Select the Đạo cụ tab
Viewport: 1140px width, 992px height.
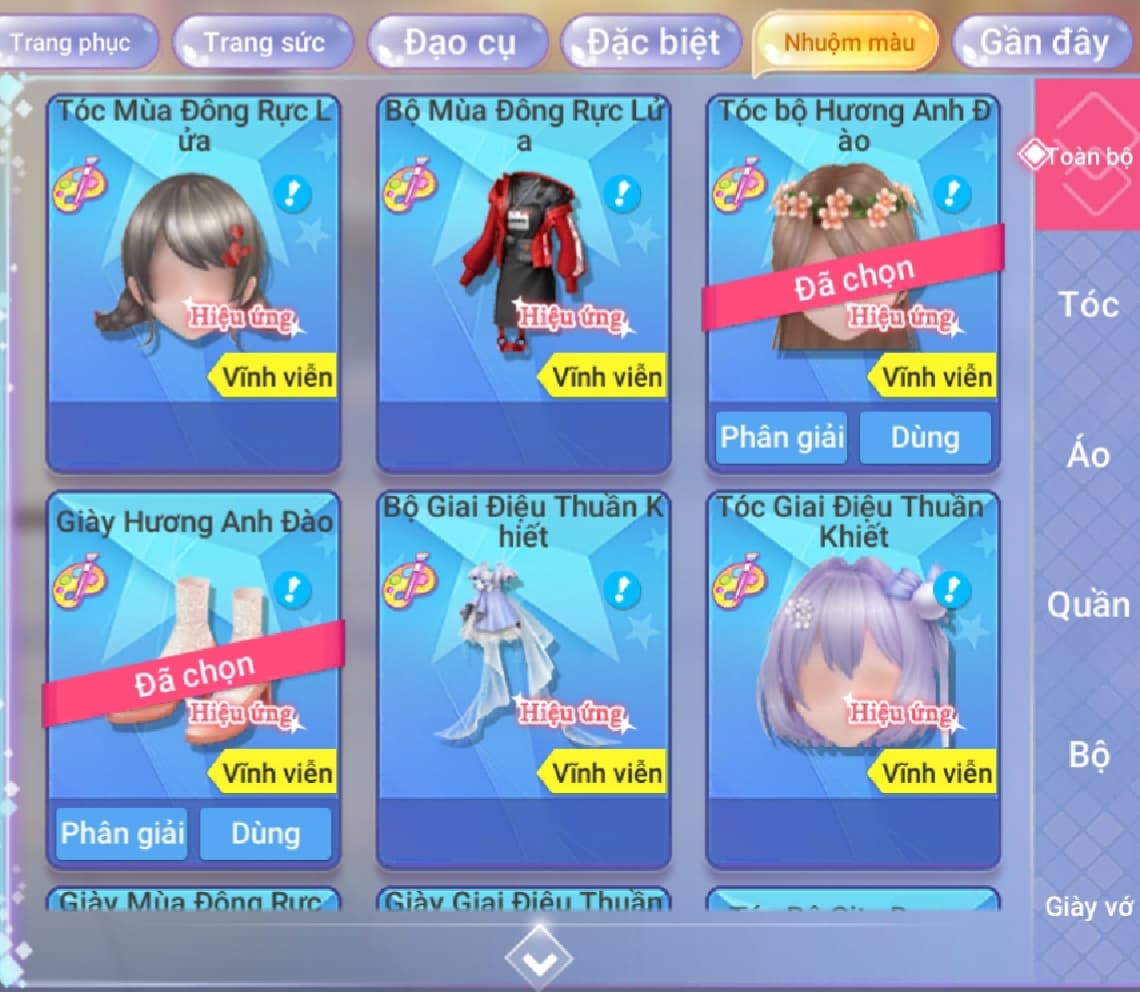tap(459, 44)
